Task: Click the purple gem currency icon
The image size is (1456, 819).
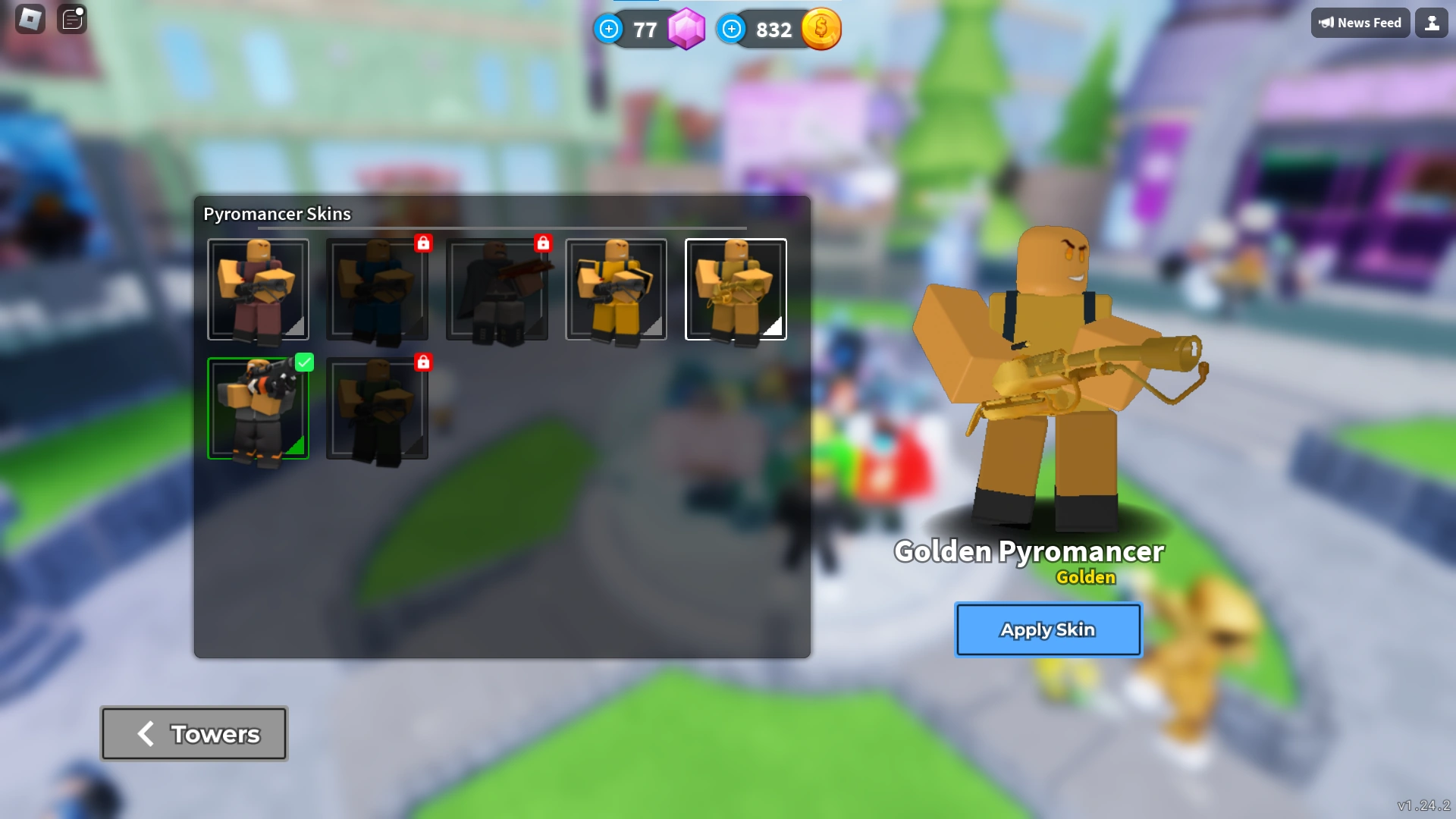Action: 685,30
